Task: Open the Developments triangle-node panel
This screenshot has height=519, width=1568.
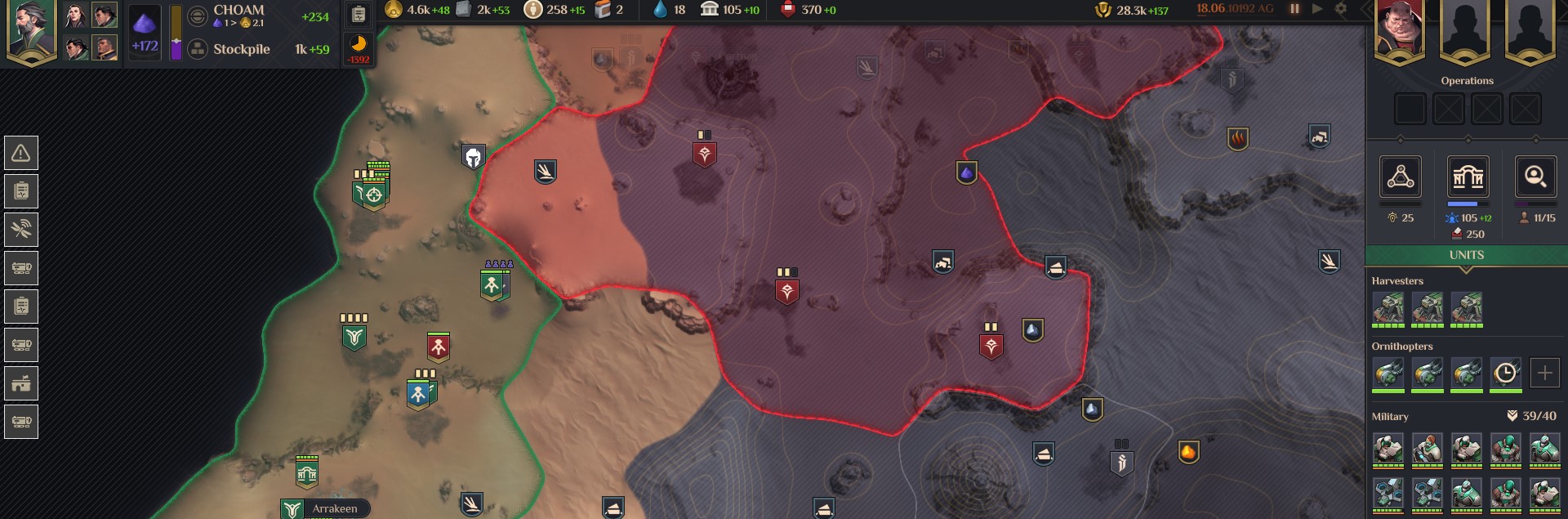Action: [1400, 177]
